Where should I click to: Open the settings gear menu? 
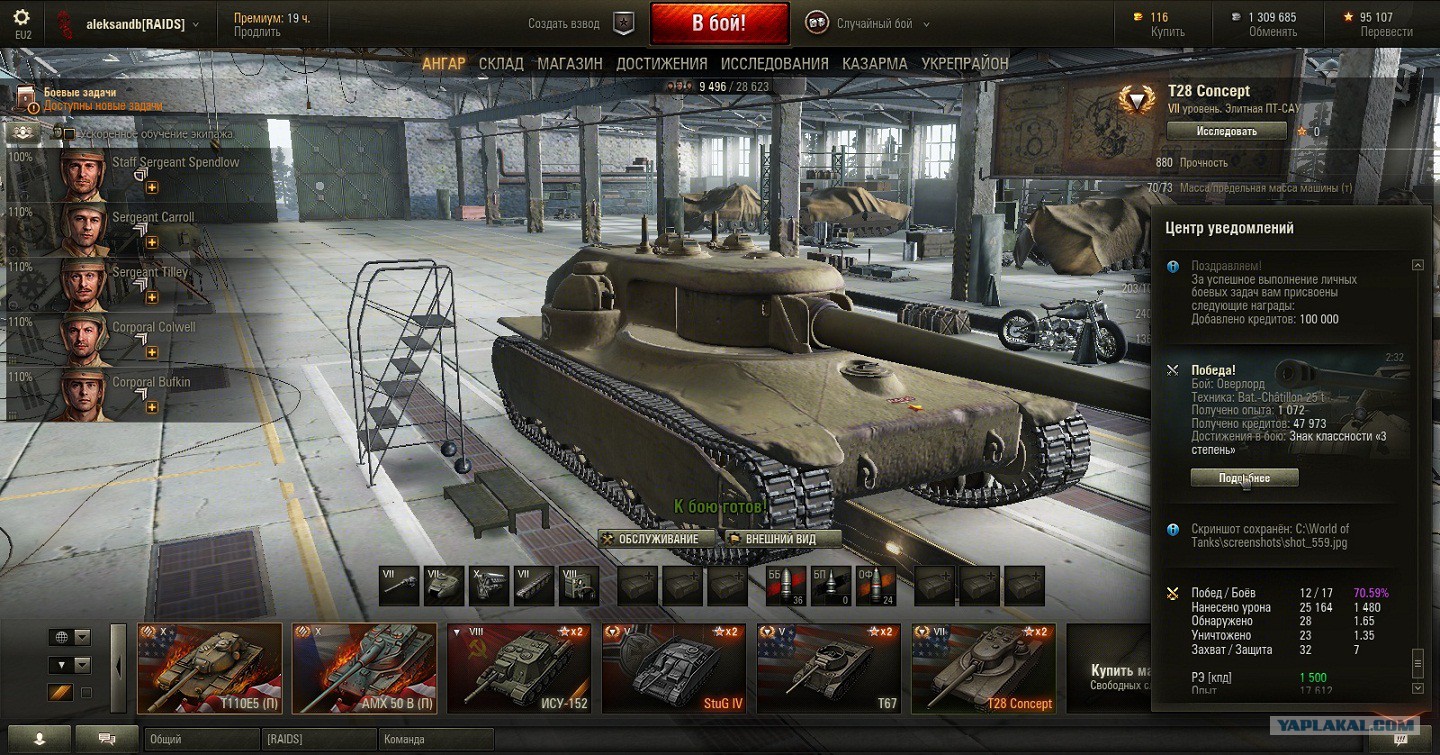pyautogui.click(x=21, y=17)
